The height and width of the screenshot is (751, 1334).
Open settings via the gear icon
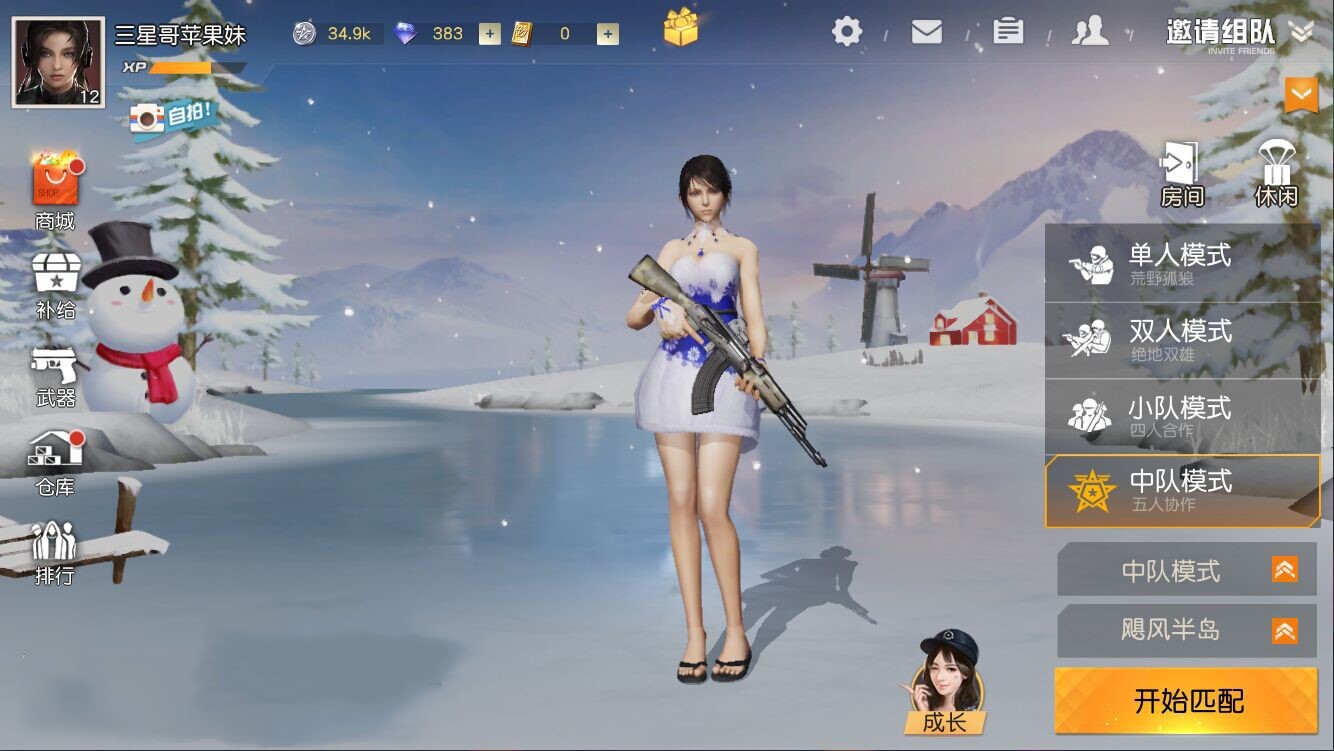click(846, 32)
